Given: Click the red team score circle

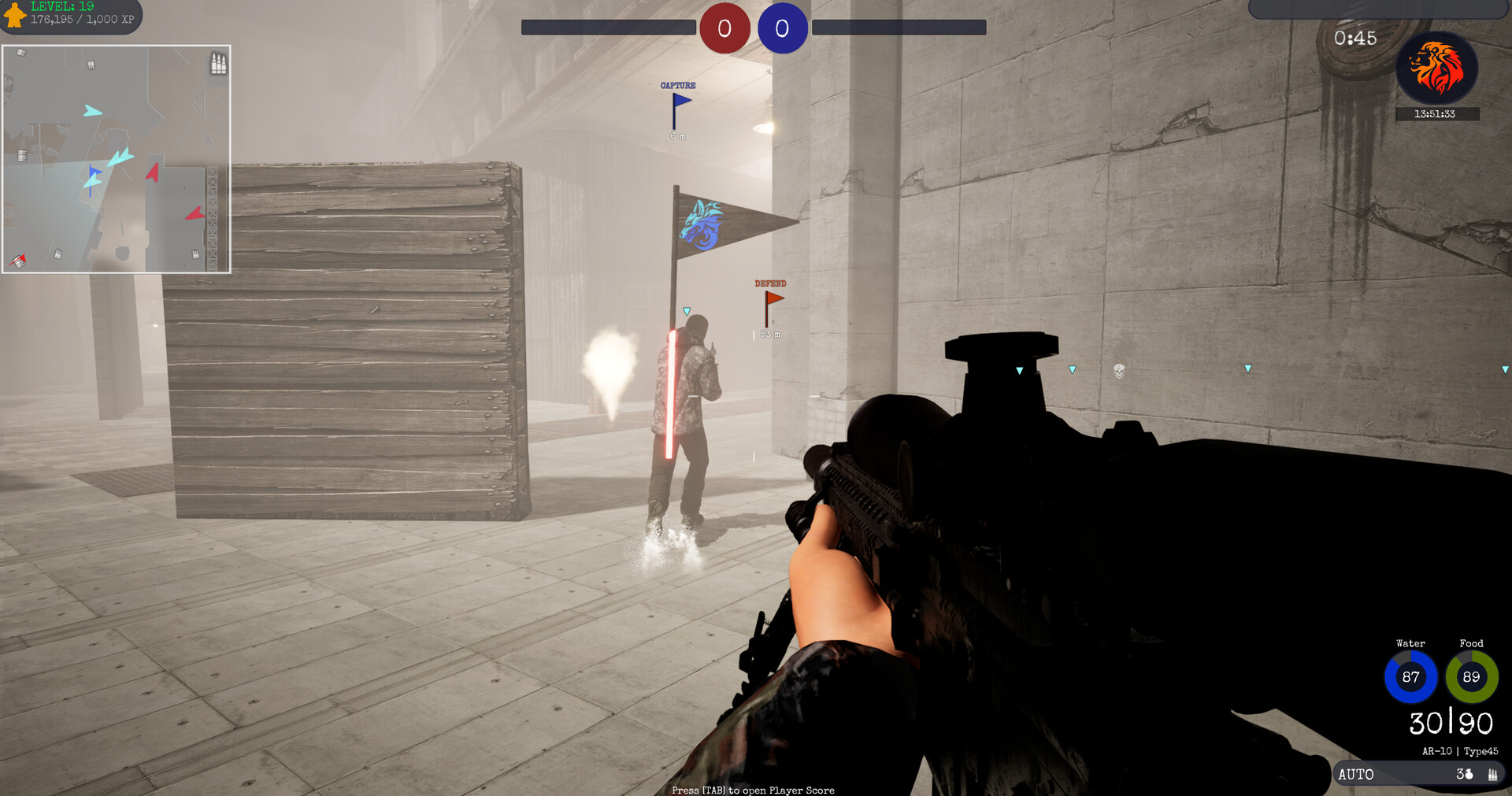Looking at the screenshot, I should (x=724, y=28).
